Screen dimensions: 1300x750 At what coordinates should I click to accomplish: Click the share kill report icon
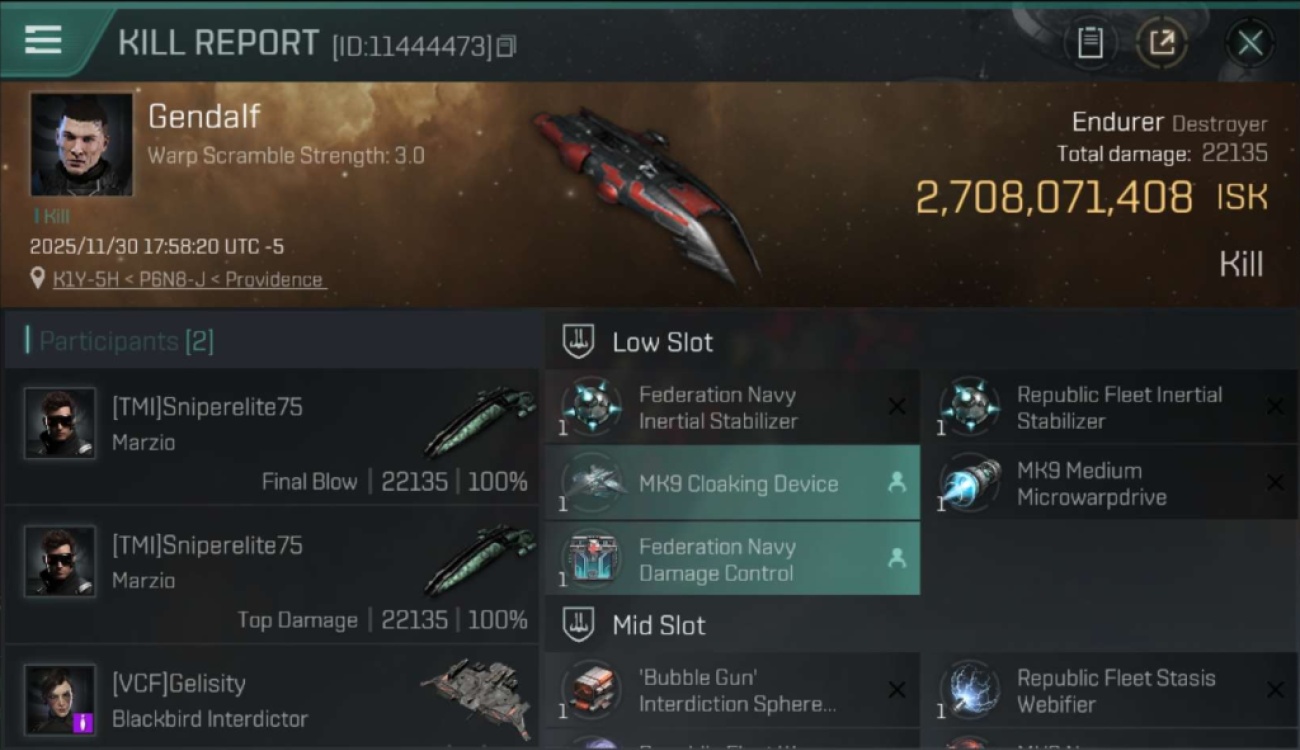pyautogui.click(x=1162, y=43)
